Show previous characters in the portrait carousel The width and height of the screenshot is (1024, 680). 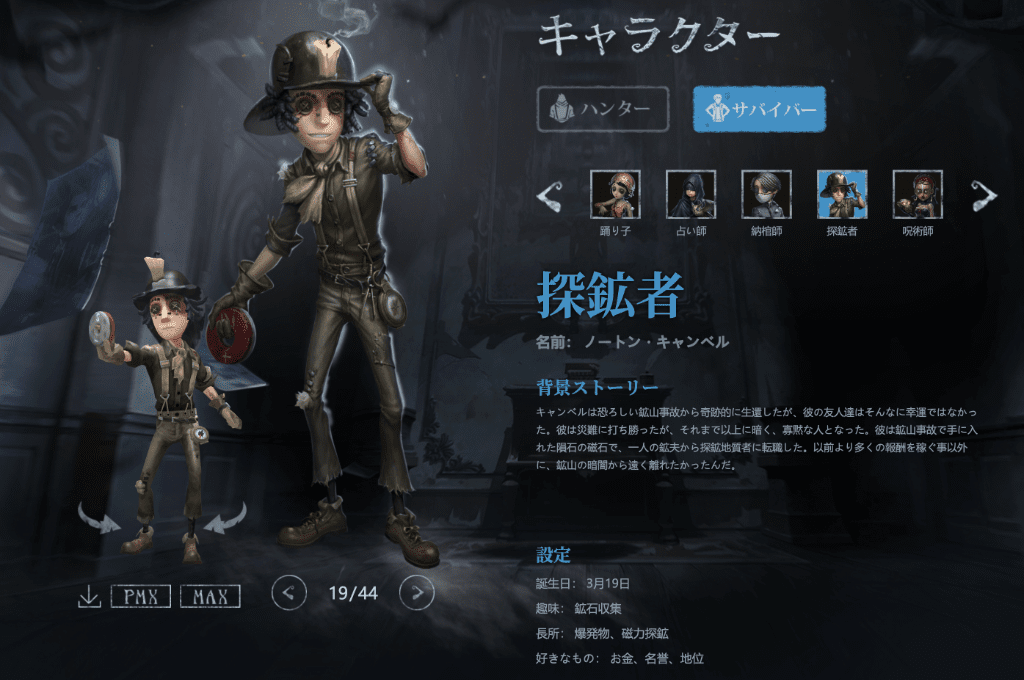point(549,196)
